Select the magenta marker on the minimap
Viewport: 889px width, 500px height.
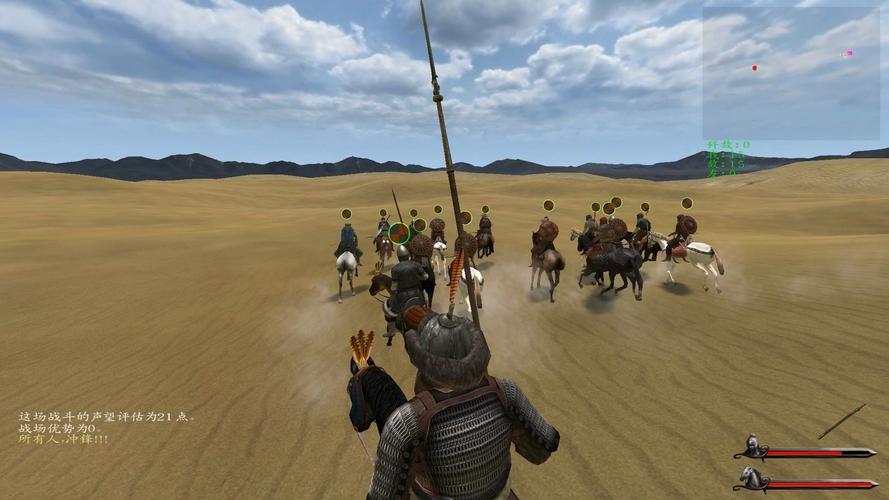point(848,53)
